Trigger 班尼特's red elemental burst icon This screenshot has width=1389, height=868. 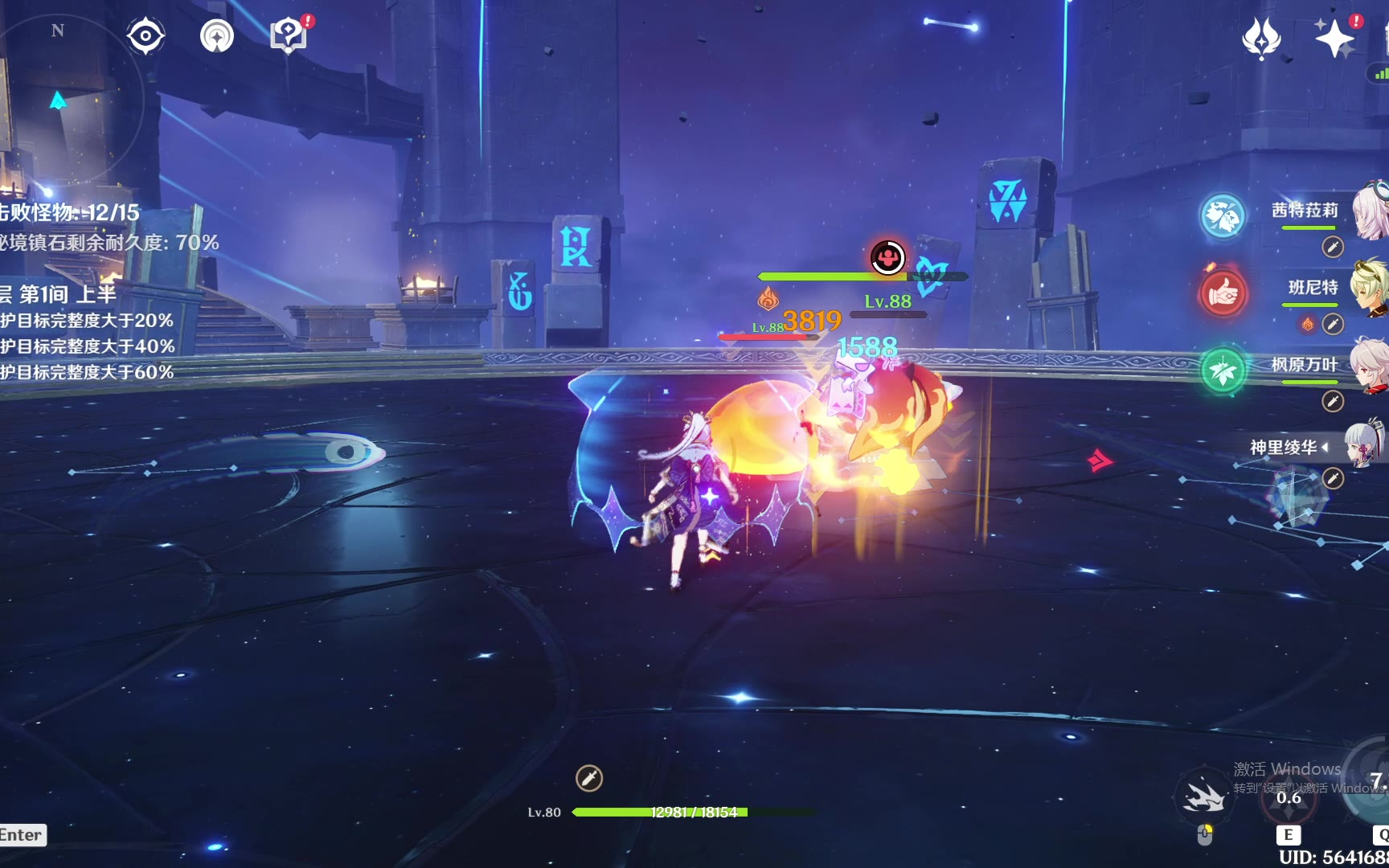(1223, 293)
